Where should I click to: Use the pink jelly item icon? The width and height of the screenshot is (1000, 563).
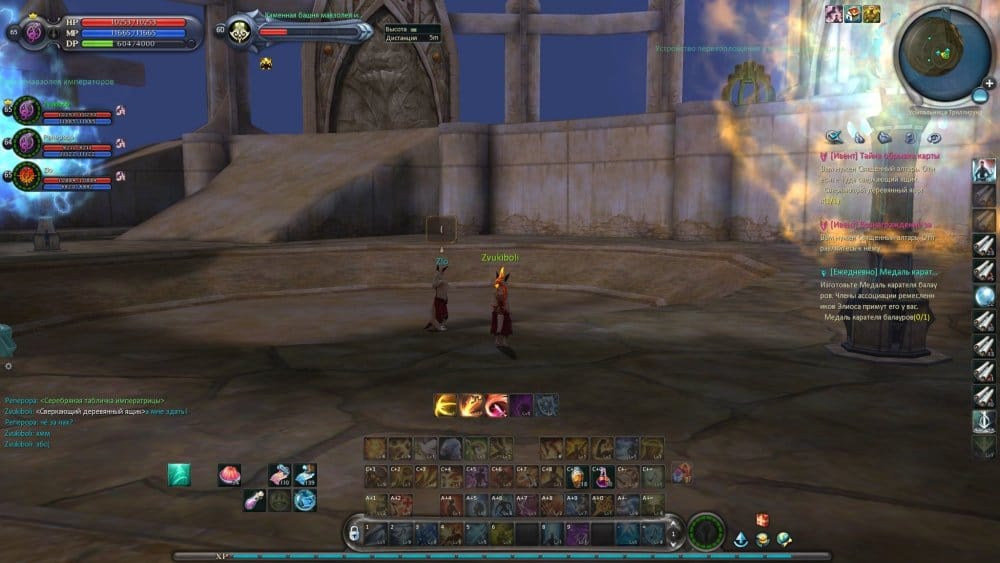[230, 475]
